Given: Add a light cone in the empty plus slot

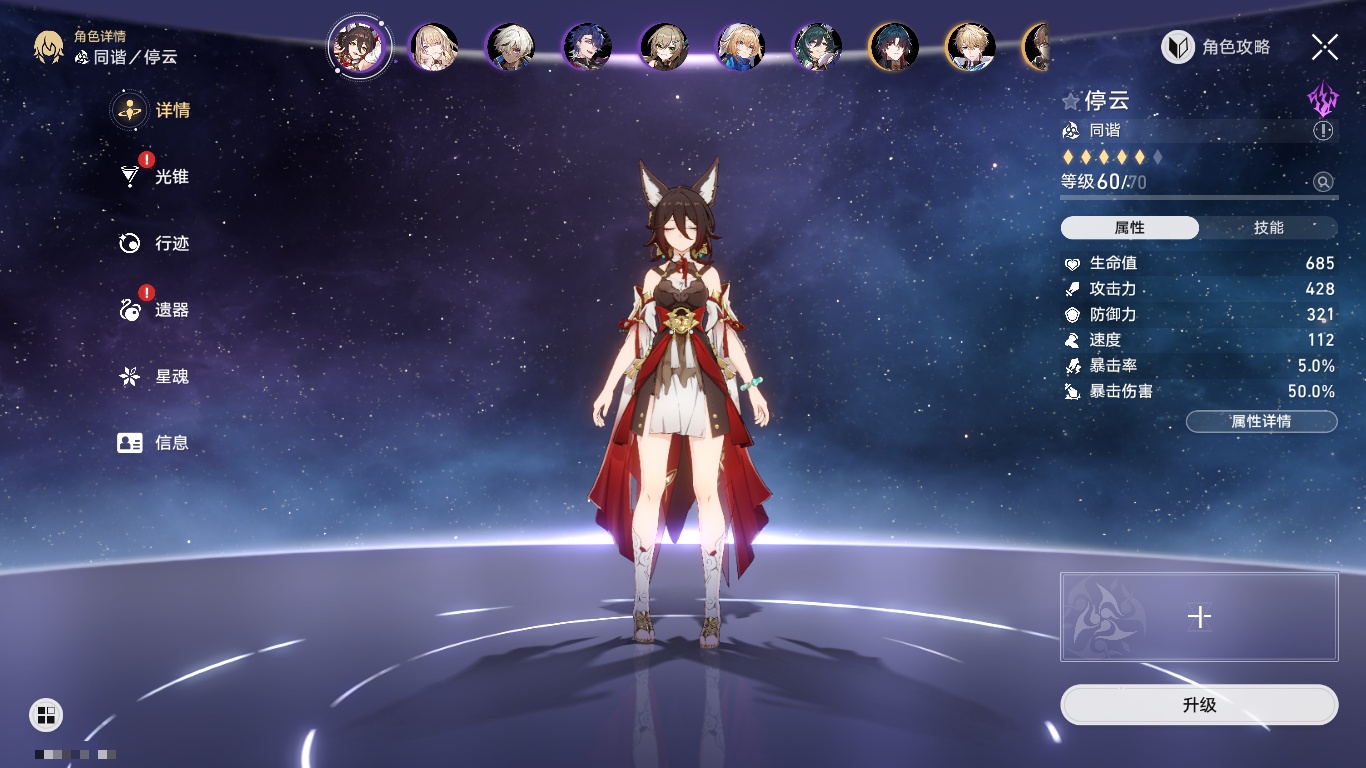Looking at the screenshot, I should (x=1199, y=617).
